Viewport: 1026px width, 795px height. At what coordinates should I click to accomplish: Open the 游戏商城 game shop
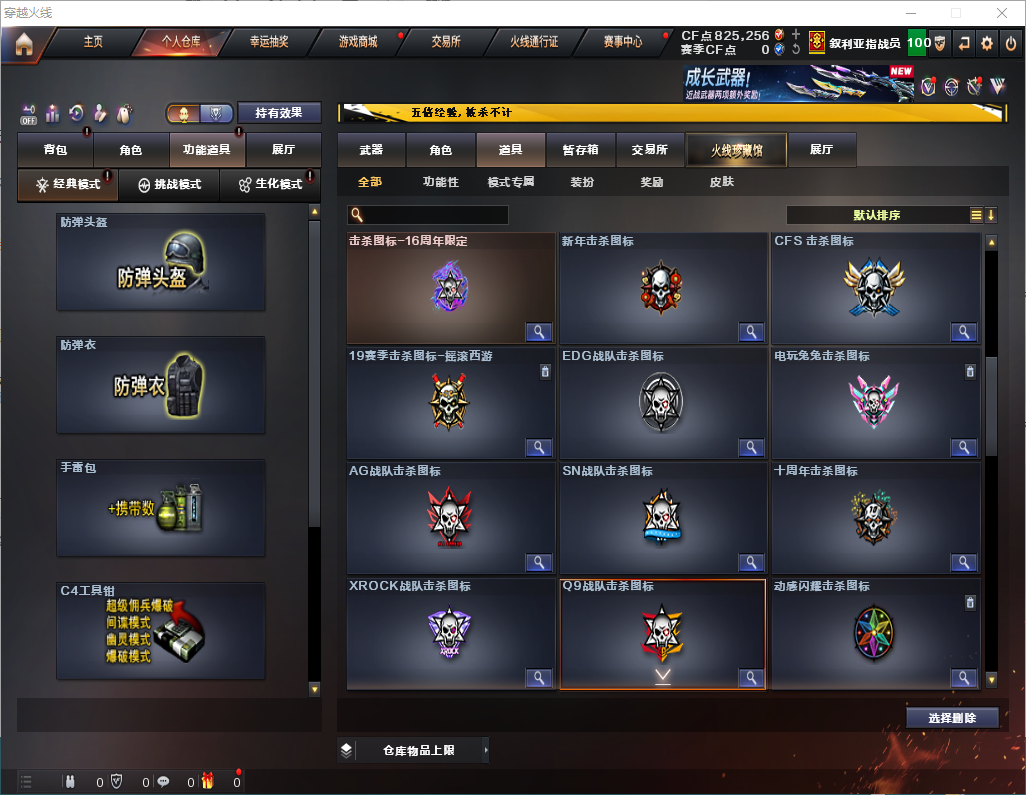coord(358,42)
